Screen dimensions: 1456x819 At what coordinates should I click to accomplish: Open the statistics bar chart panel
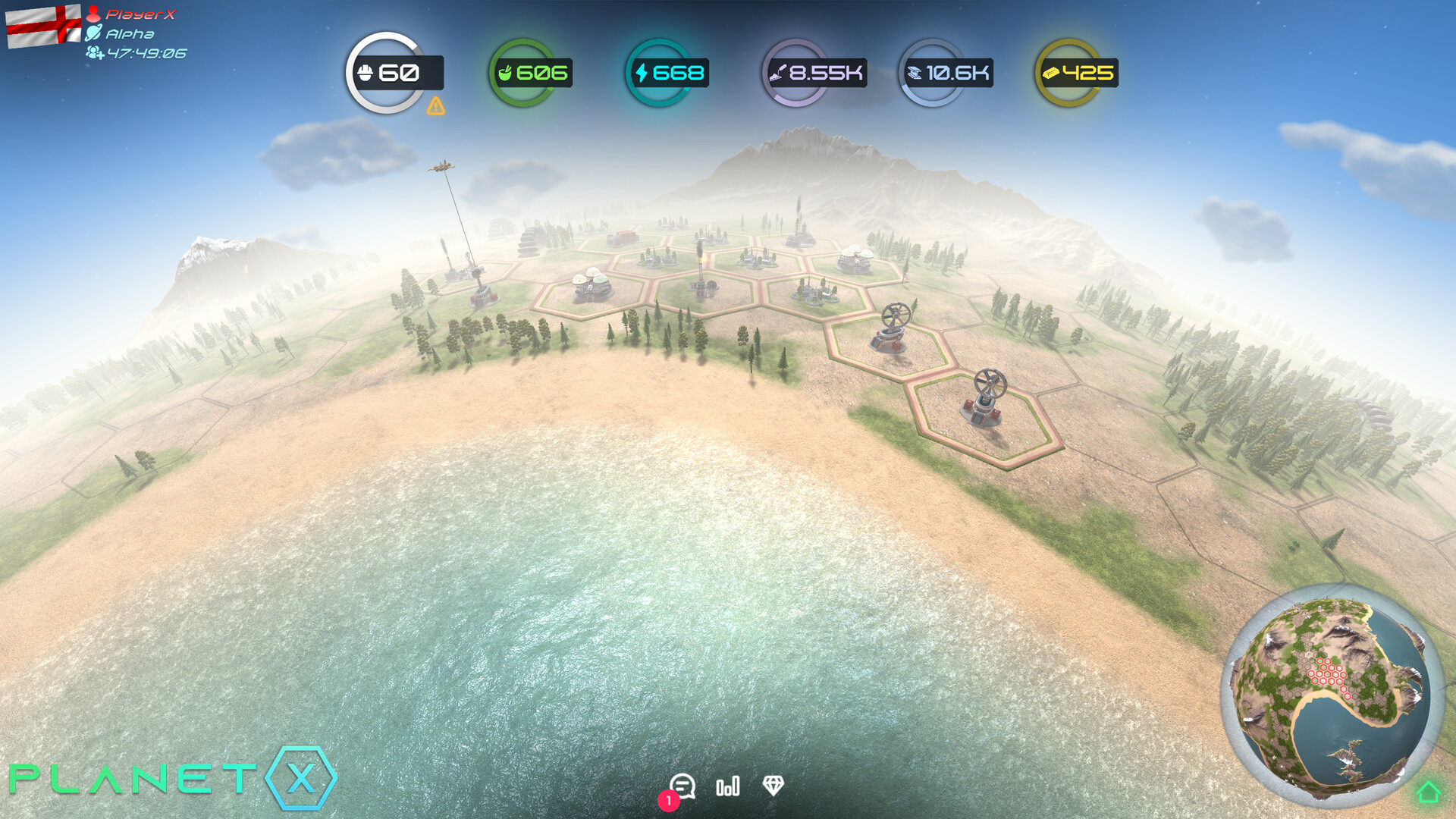pyautogui.click(x=727, y=787)
